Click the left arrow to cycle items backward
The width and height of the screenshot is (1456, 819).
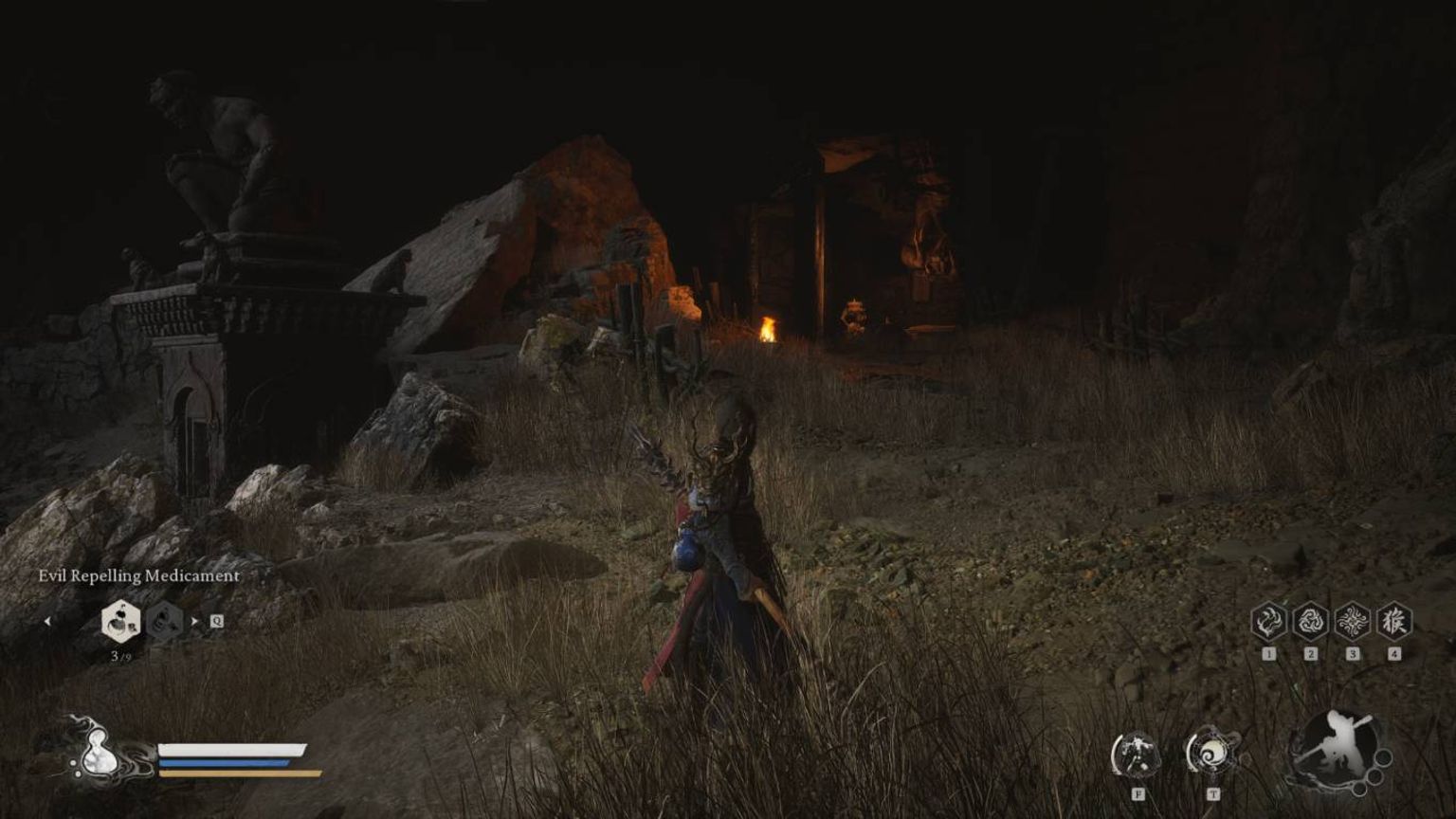48,623
